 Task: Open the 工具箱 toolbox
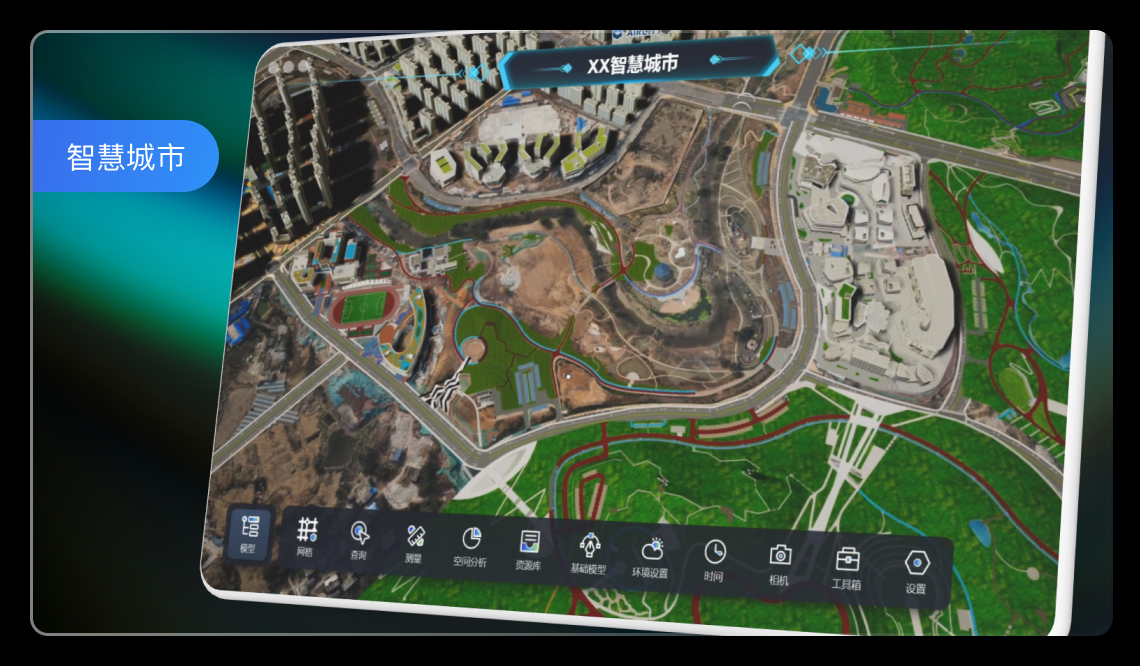click(x=847, y=569)
